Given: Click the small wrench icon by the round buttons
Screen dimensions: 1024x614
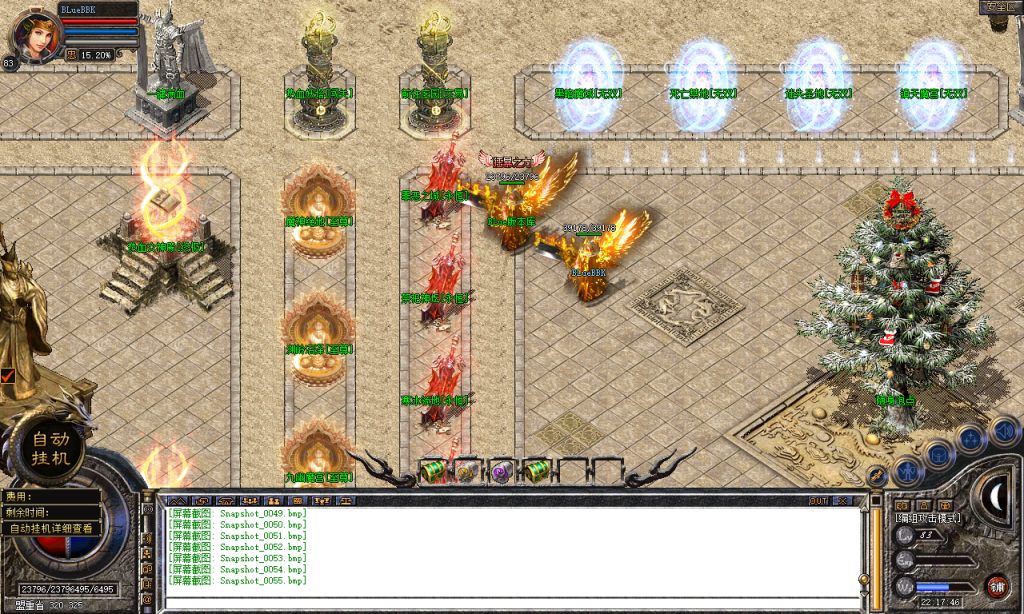Looking at the screenshot, I should click(x=875, y=474).
